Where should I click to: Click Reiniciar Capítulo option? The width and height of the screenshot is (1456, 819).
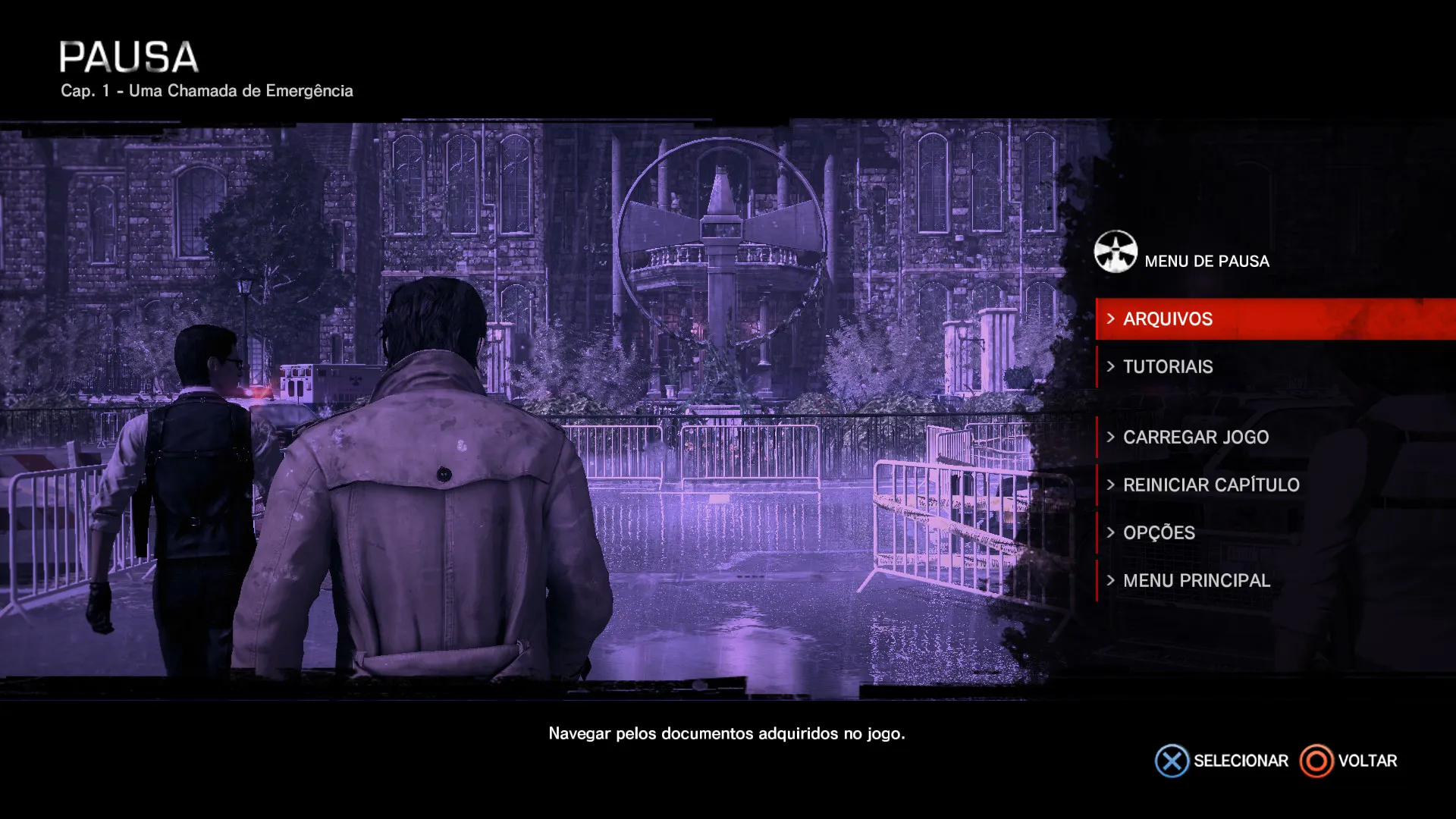pos(1210,485)
